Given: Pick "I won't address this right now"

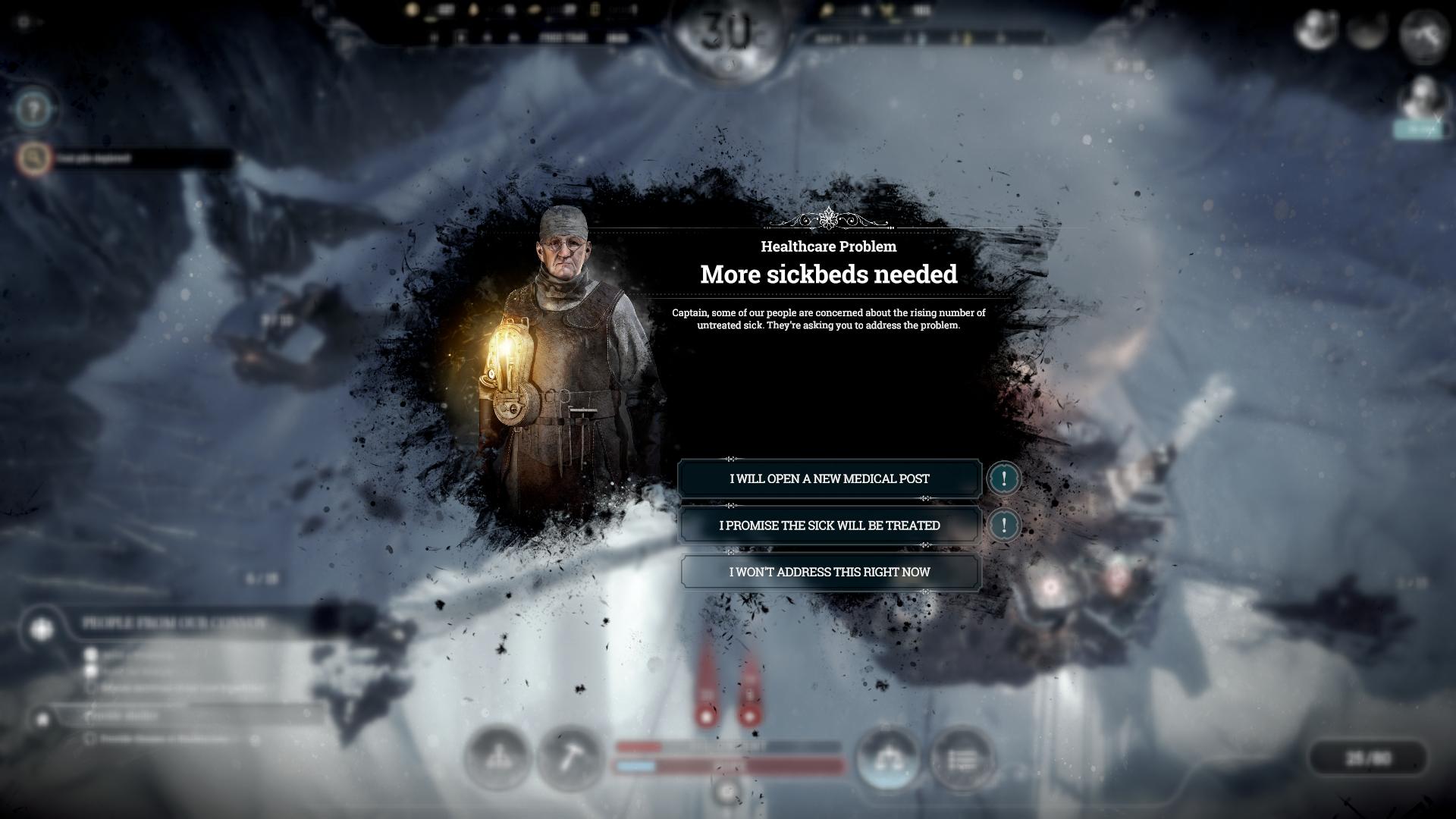Looking at the screenshot, I should [829, 572].
